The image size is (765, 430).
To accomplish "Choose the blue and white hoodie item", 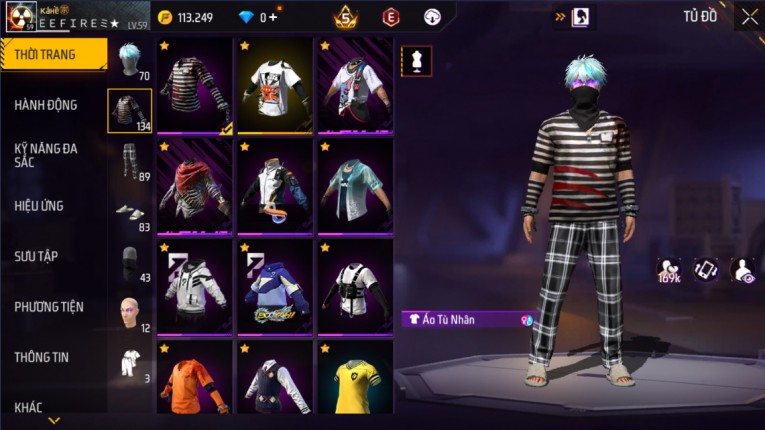I will [275, 287].
